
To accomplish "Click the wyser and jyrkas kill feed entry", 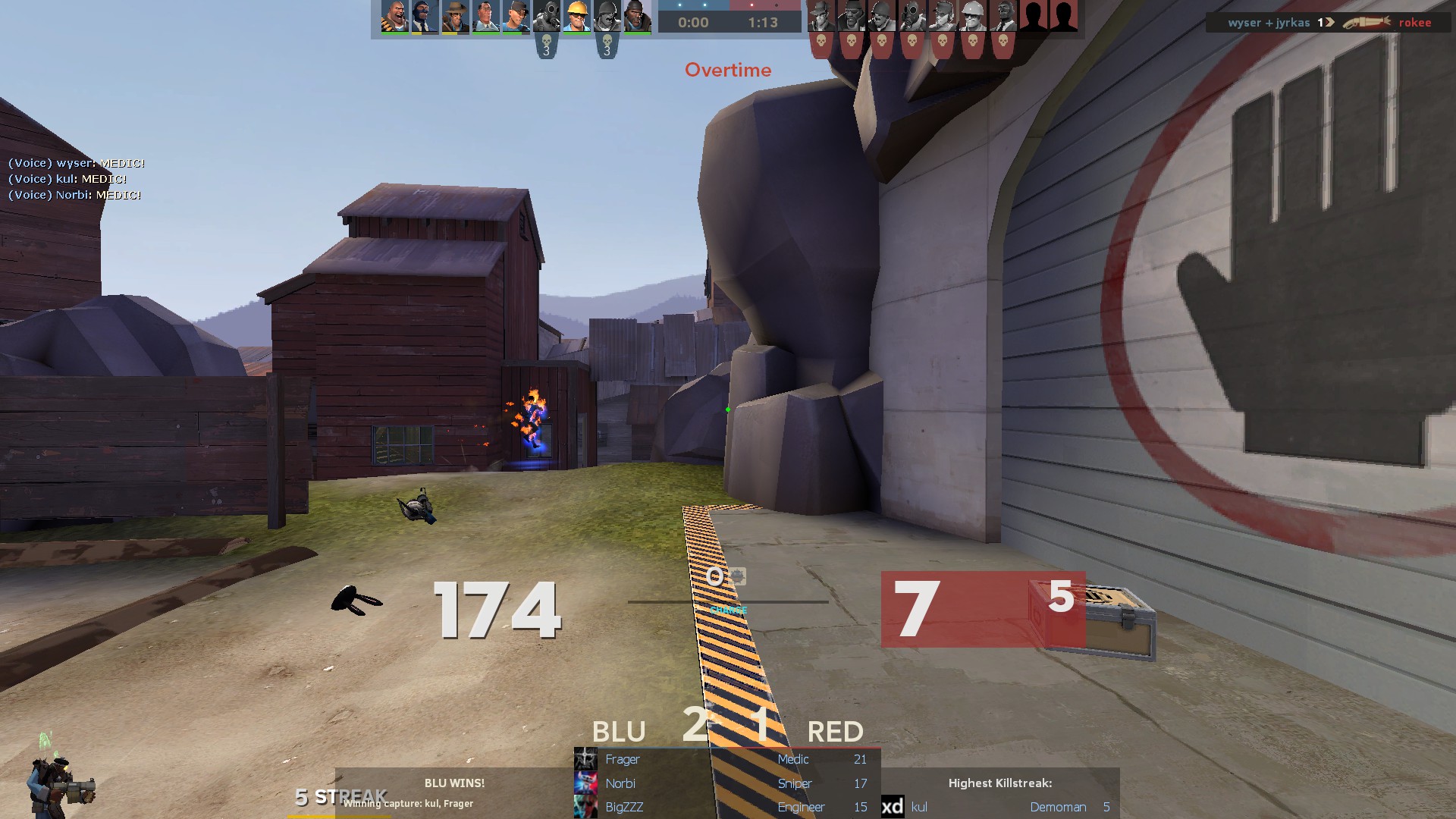I will (1329, 23).
